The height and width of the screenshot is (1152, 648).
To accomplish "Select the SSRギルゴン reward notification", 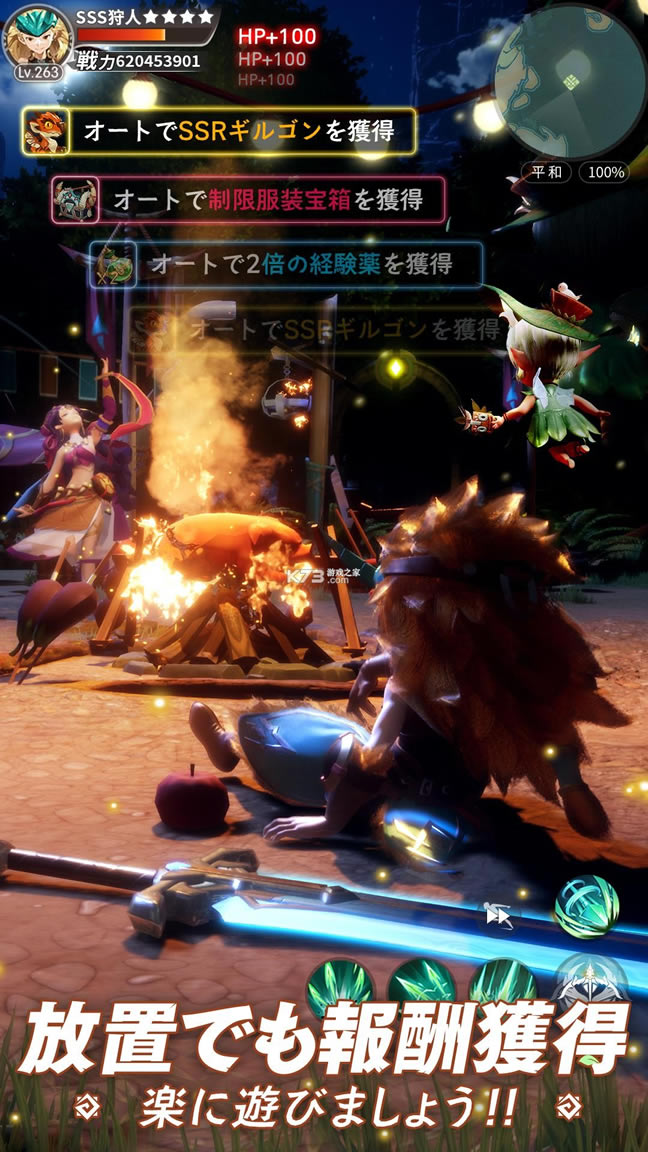I will pos(219,131).
